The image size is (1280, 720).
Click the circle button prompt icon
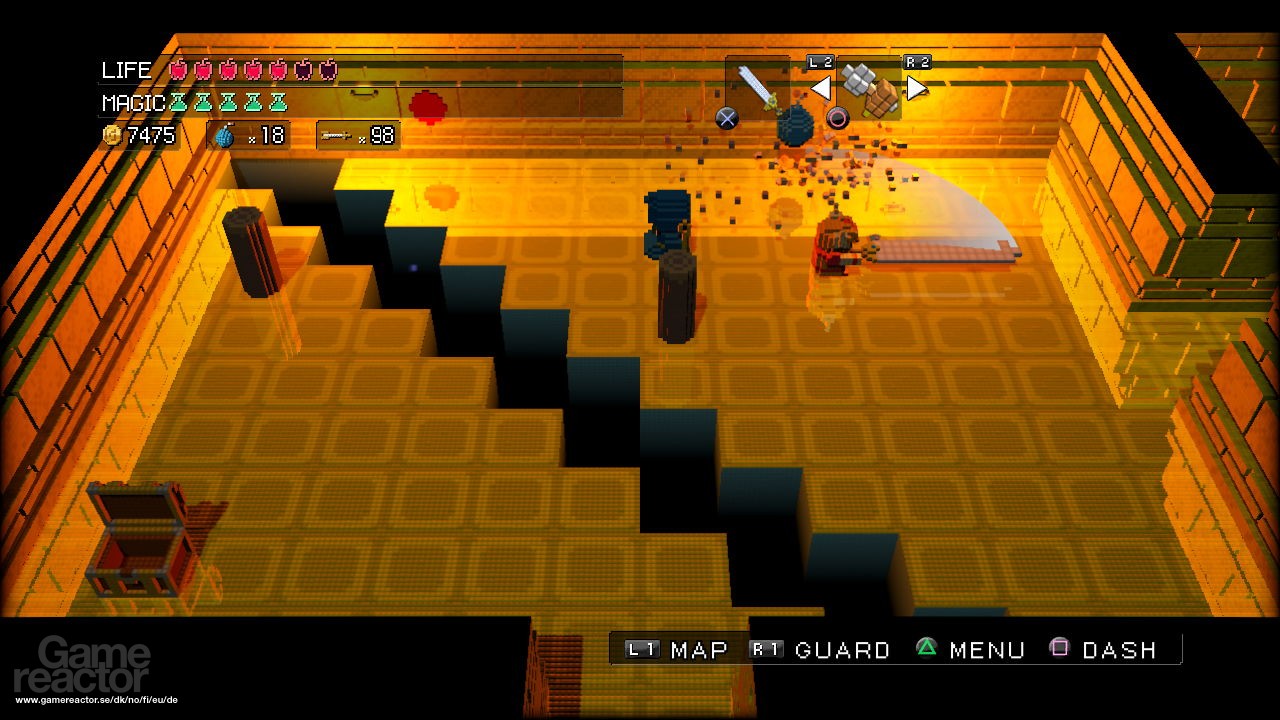pyautogui.click(x=837, y=117)
